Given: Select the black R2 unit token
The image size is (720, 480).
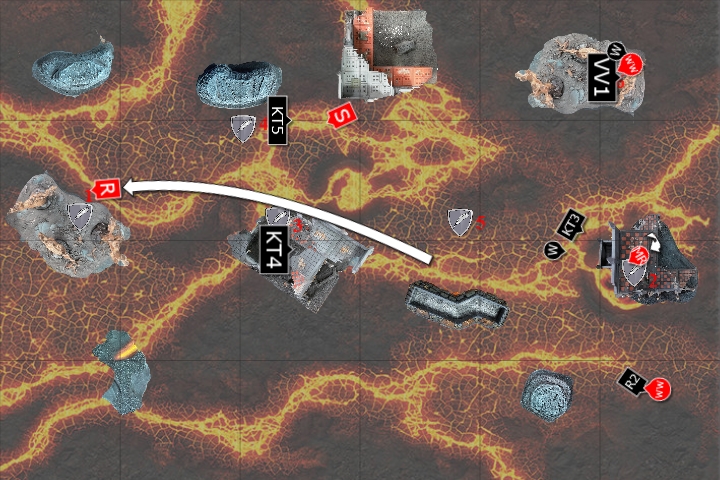Looking at the screenshot, I should pos(632,380).
